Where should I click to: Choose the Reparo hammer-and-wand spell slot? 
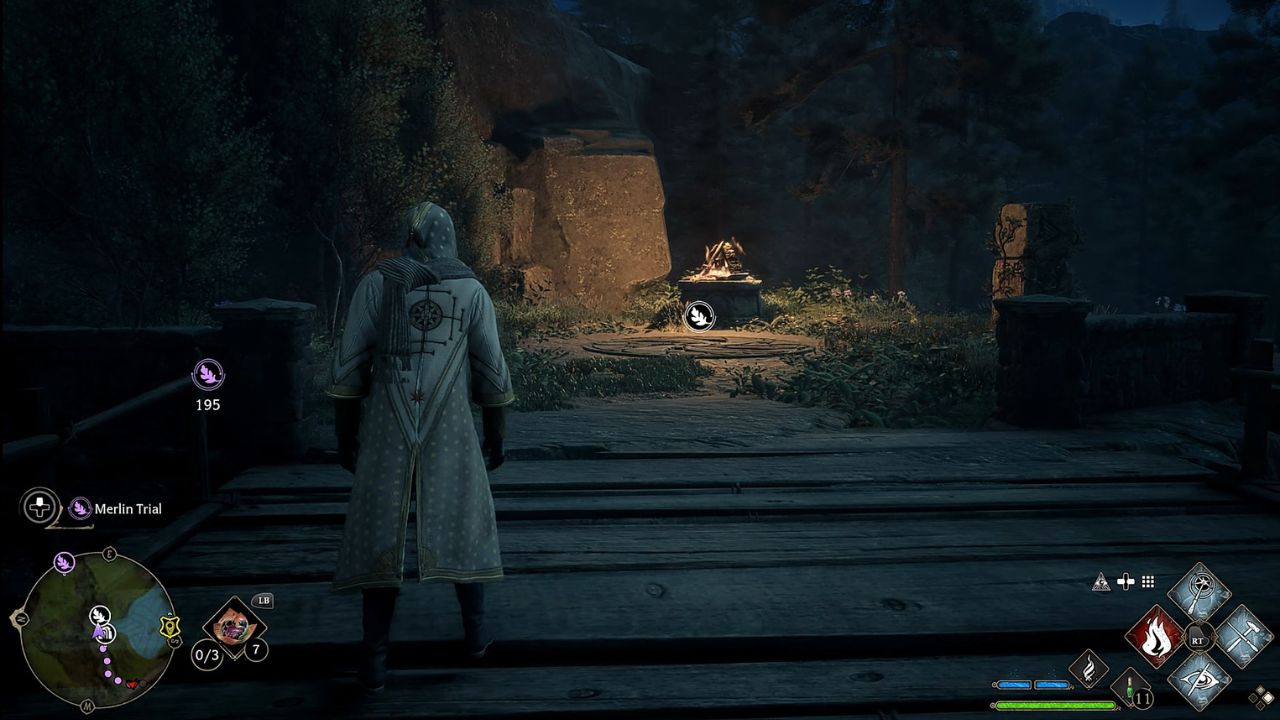[1243, 636]
